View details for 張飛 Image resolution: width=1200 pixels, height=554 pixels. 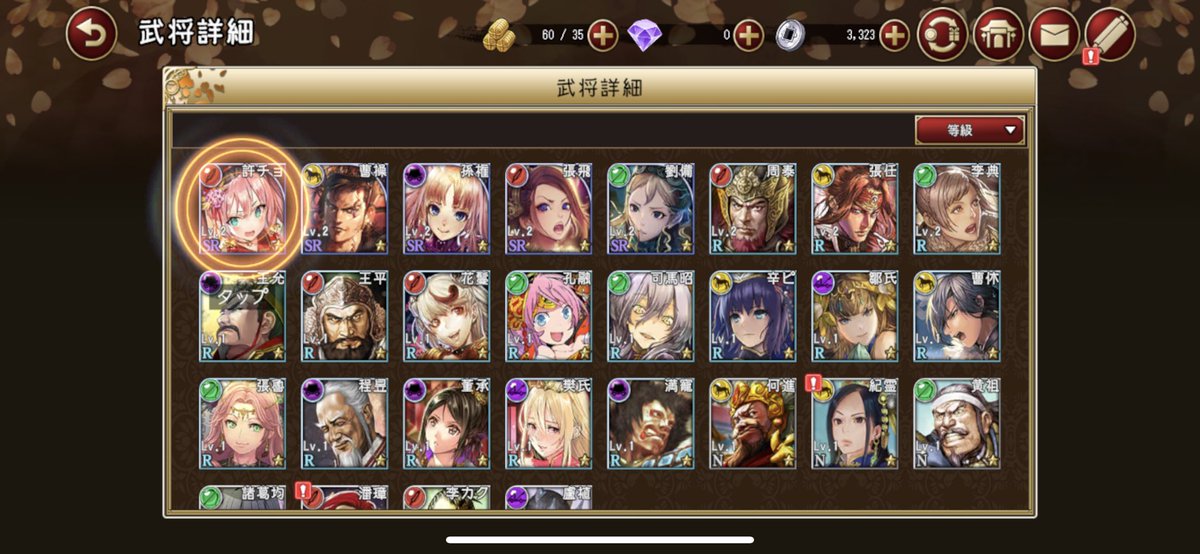point(549,209)
